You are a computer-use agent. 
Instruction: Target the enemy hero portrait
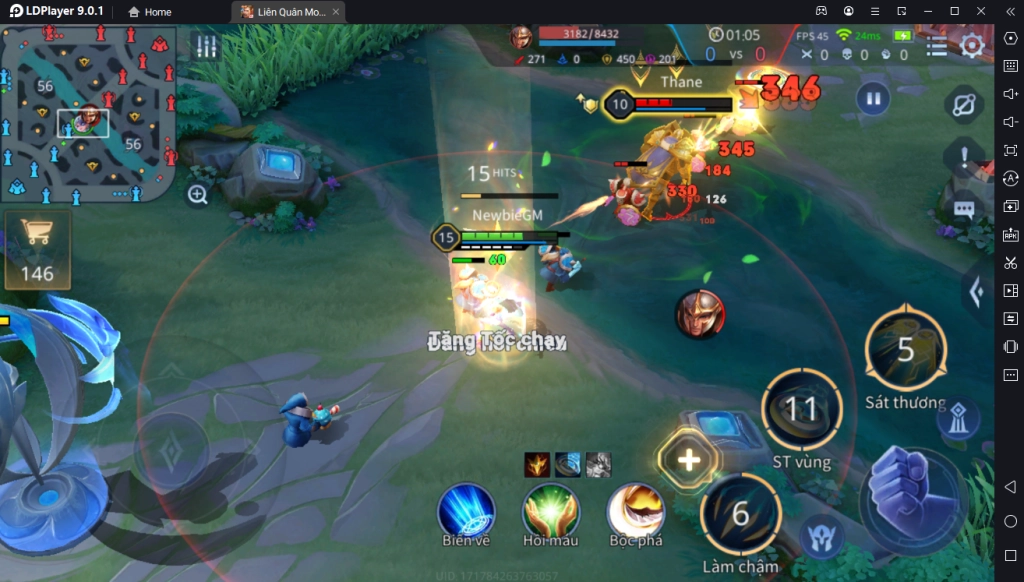pos(699,313)
